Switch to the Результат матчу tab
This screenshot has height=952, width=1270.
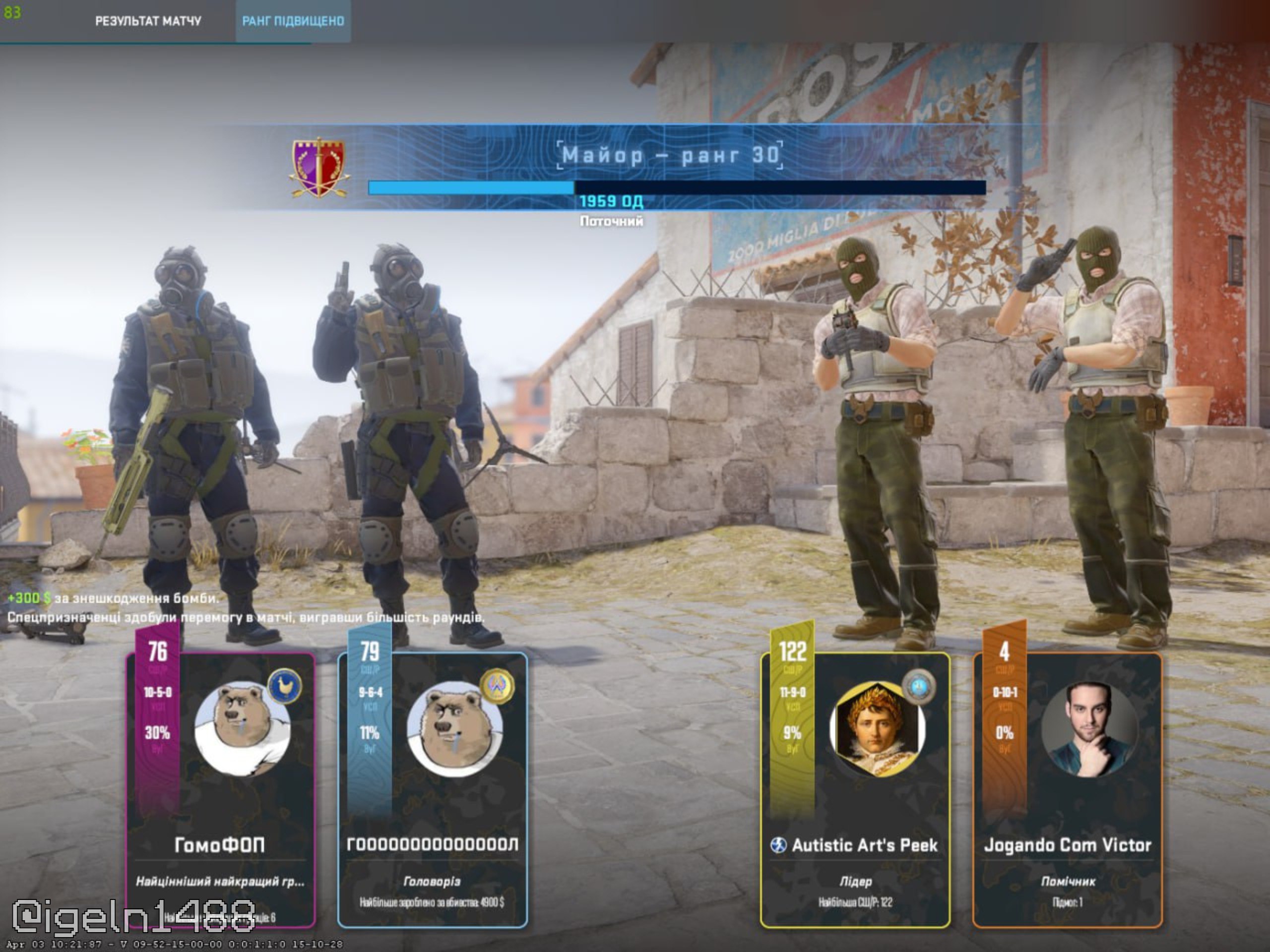point(148,21)
